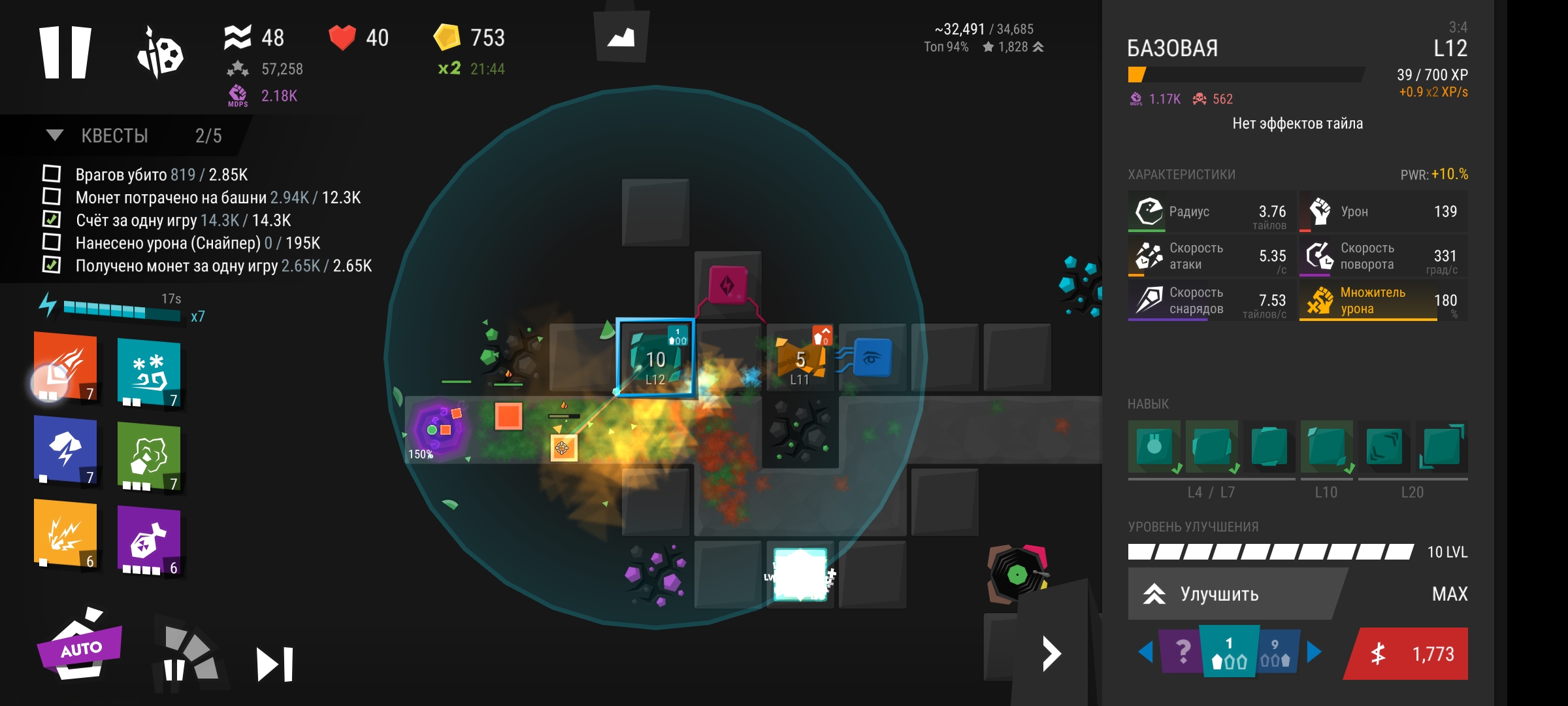Pause the game with the pause button
The image size is (1568, 706).
(65, 52)
